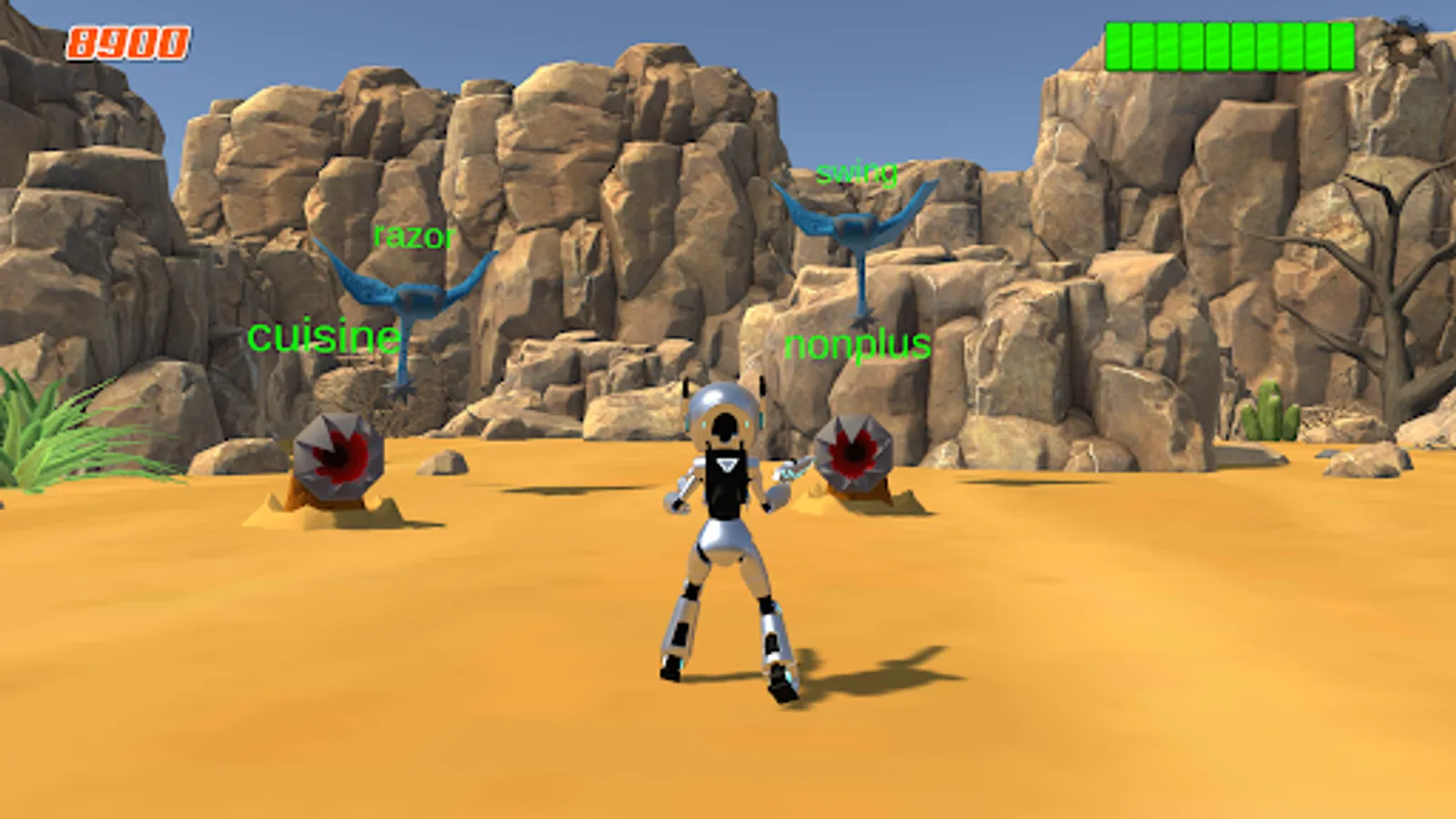Viewport: 1456px width, 819px height.
Task: Click the score display showing 8900
Action: click(x=127, y=39)
